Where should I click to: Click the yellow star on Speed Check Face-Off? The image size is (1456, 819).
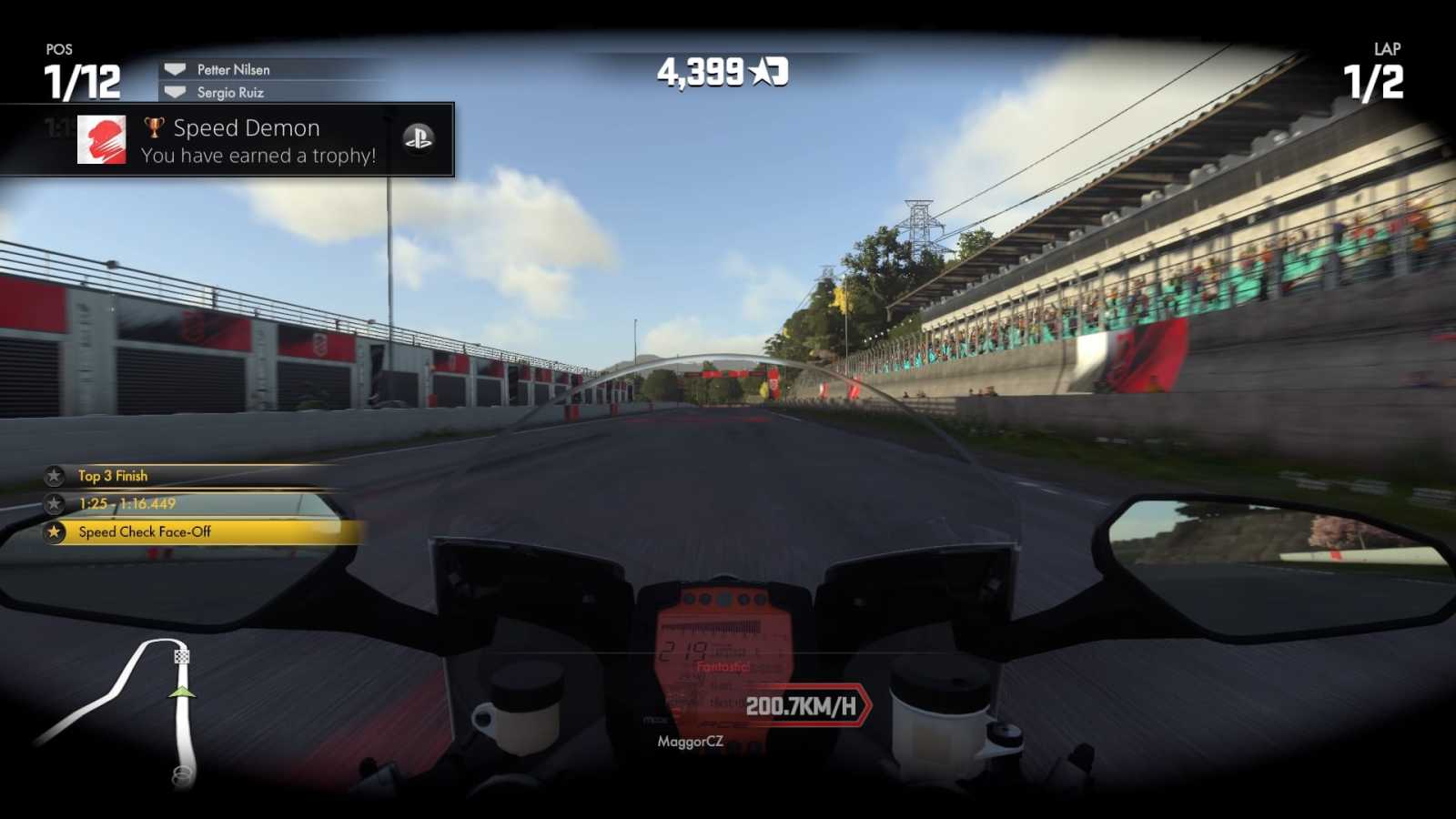(x=53, y=531)
